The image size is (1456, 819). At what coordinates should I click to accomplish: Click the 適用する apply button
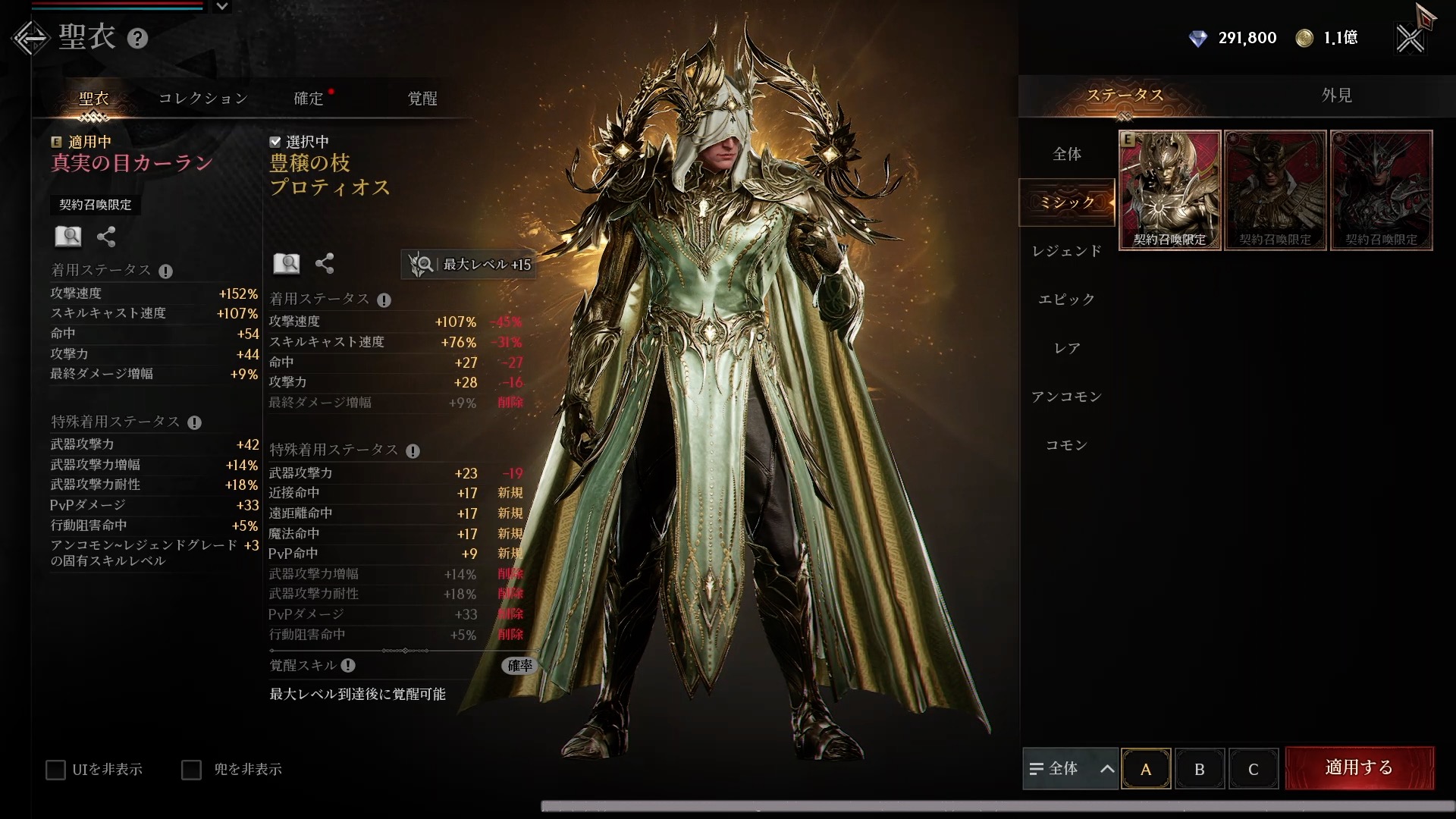coord(1359,768)
